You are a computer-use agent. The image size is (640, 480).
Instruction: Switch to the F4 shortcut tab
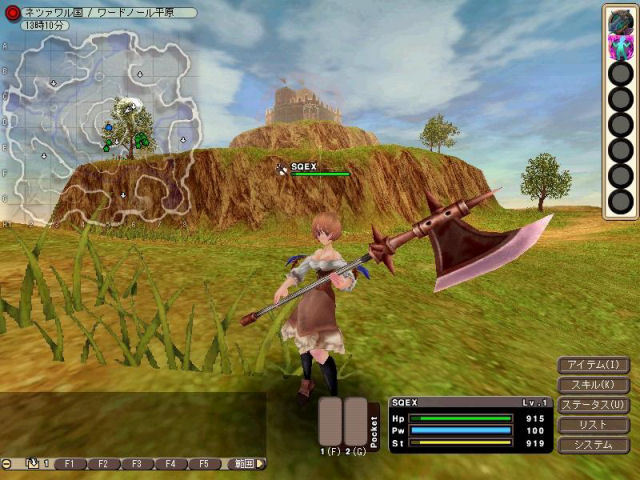click(171, 464)
